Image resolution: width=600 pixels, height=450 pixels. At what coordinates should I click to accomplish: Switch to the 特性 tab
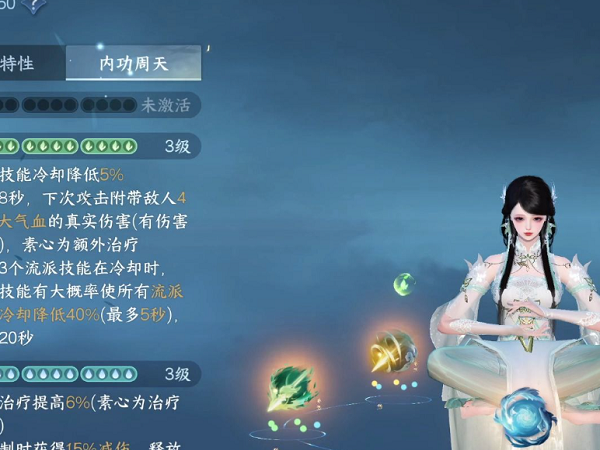click(20, 63)
